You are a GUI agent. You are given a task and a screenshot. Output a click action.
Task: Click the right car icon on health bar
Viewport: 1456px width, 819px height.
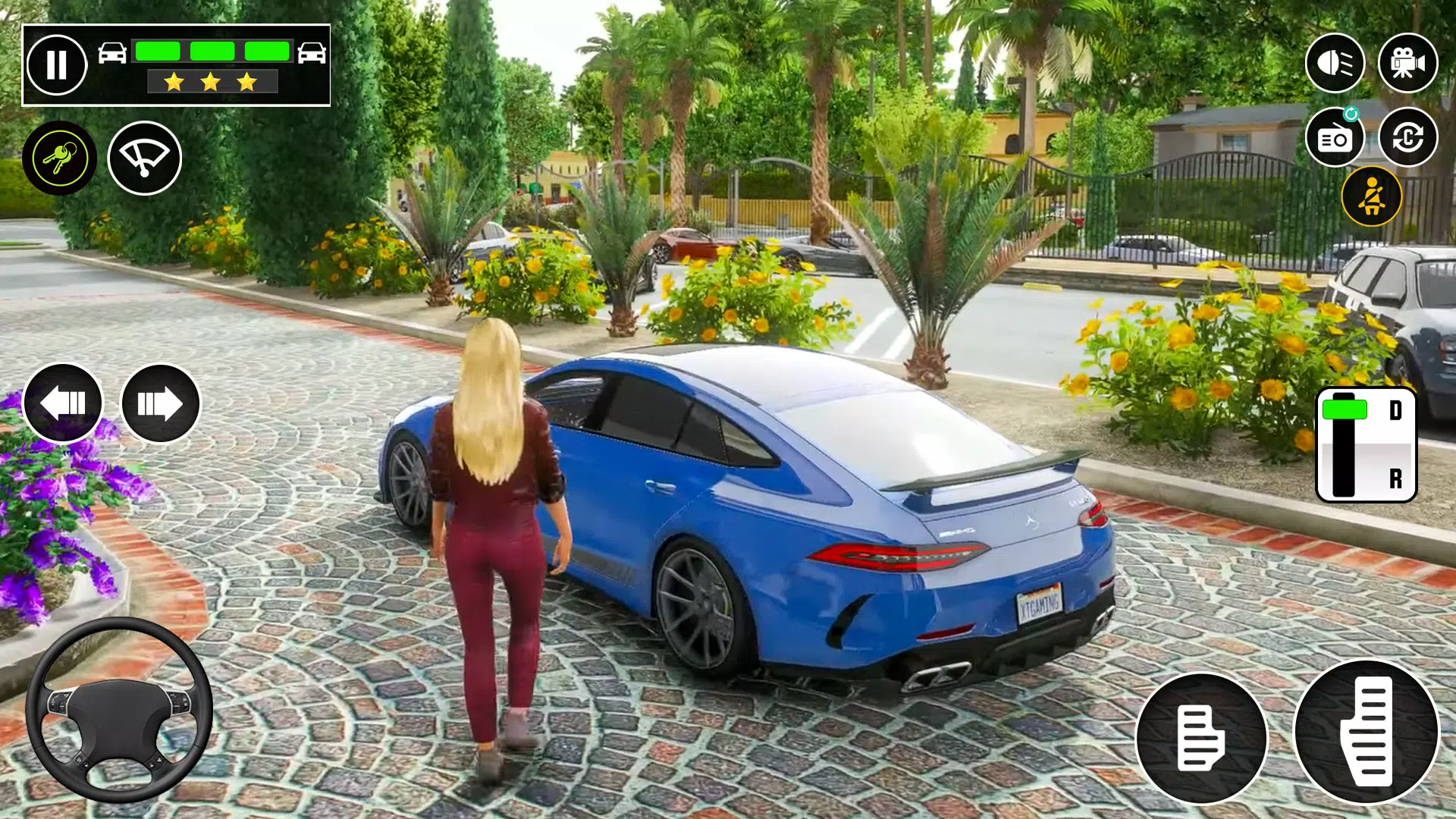(312, 52)
